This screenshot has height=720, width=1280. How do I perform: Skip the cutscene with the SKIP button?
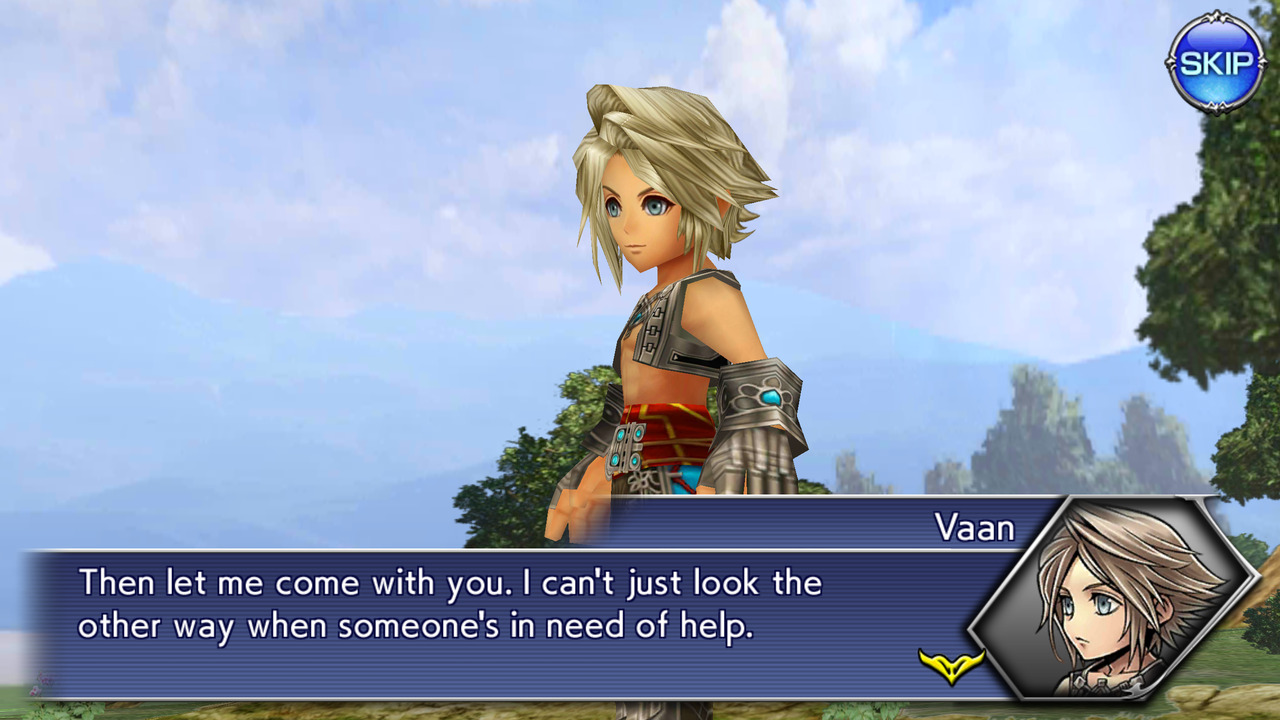coord(1215,63)
